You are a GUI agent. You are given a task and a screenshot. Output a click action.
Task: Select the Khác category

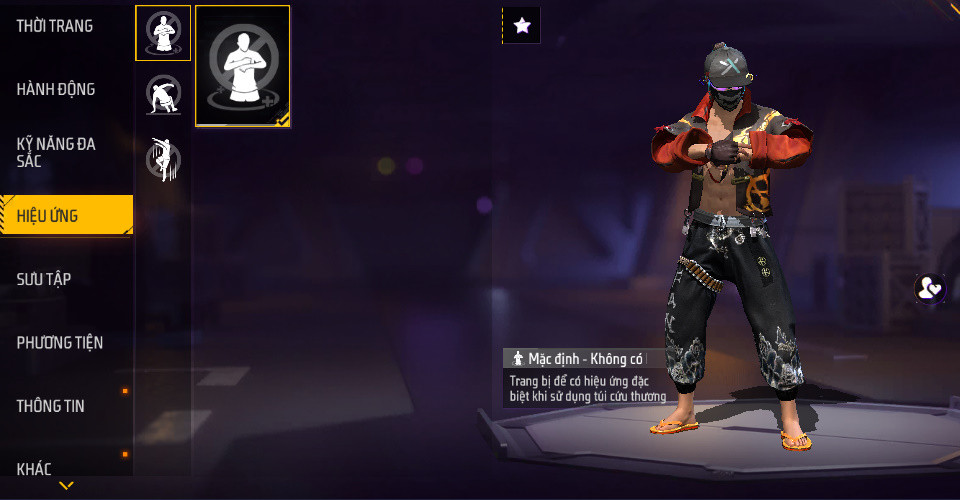pos(34,468)
